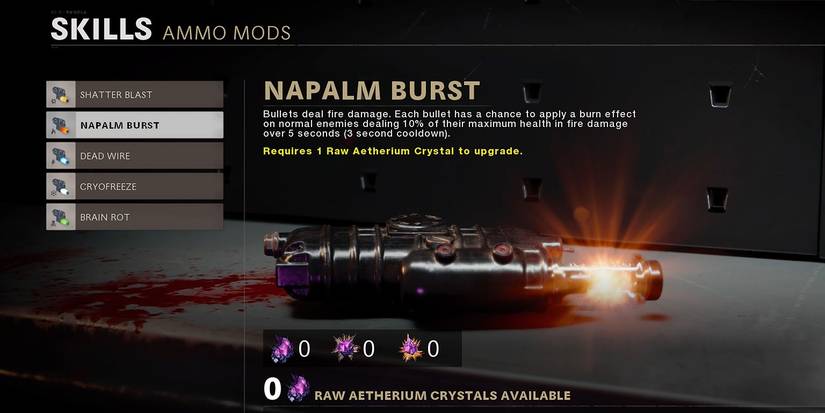The height and width of the screenshot is (413, 825).
Task: Open the Dead Wire ammo mod
Action: 134,156
